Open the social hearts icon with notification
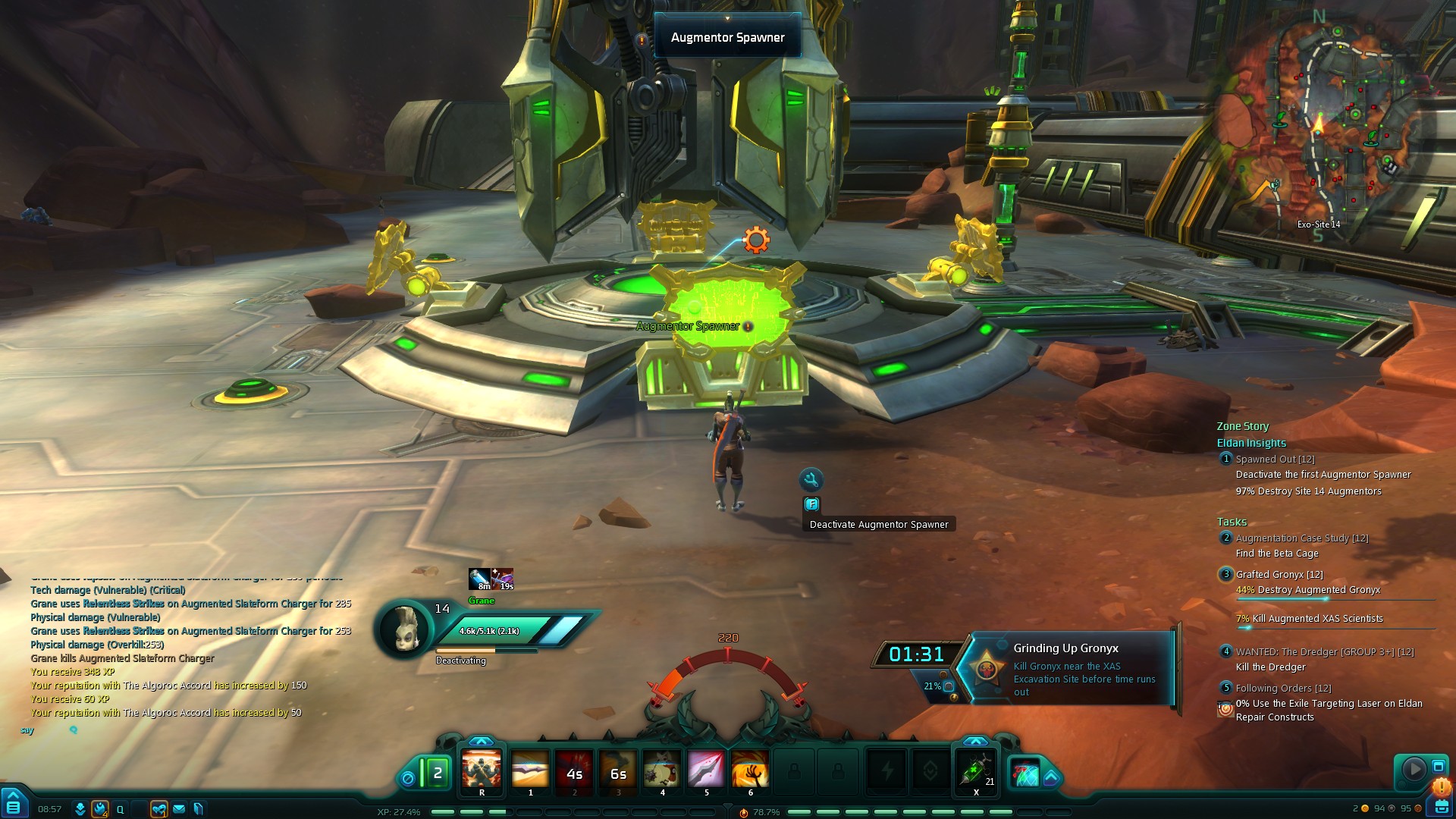The height and width of the screenshot is (819, 1456). (x=158, y=809)
